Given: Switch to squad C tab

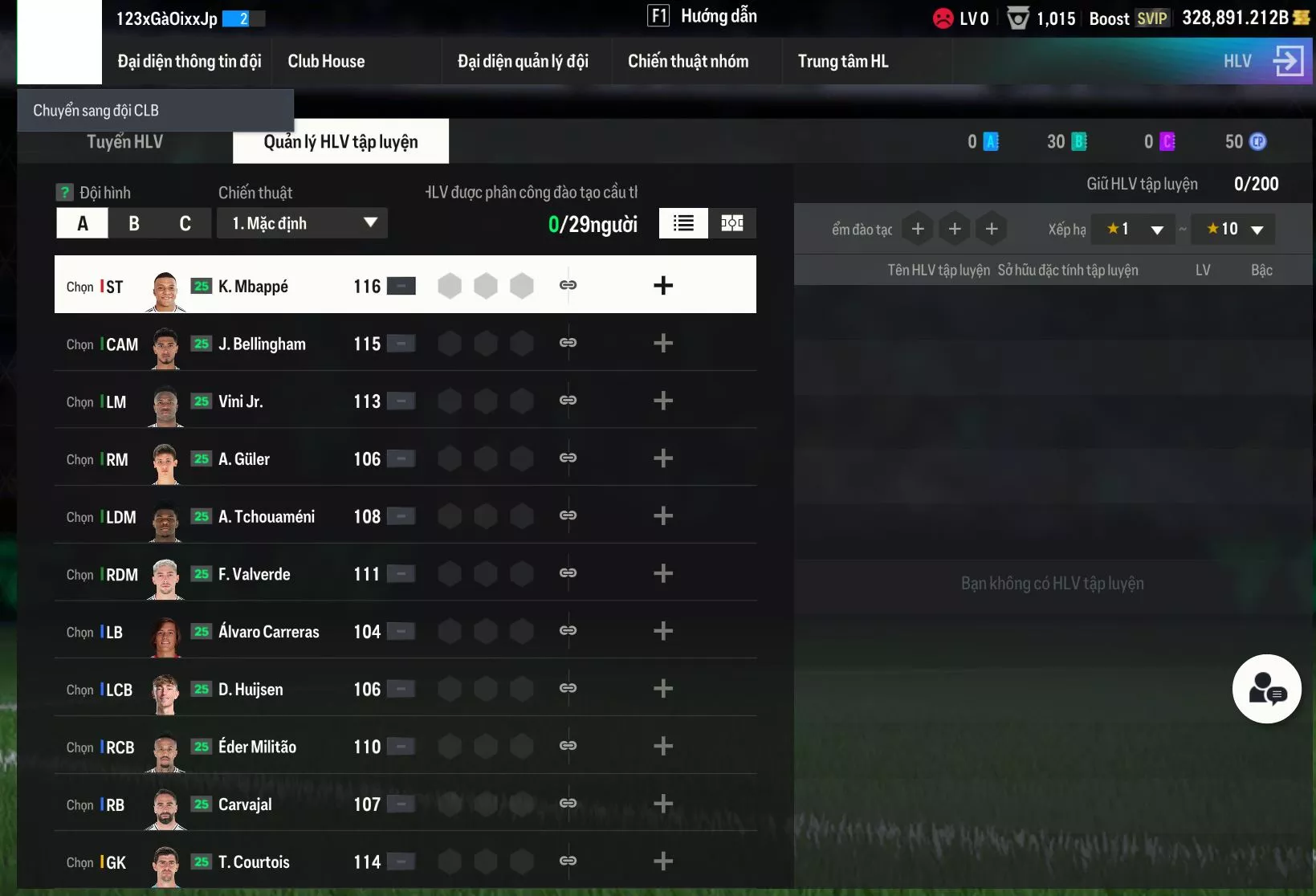Looking at the screenshot, I should pyautogui.click(x=185, y=223).
